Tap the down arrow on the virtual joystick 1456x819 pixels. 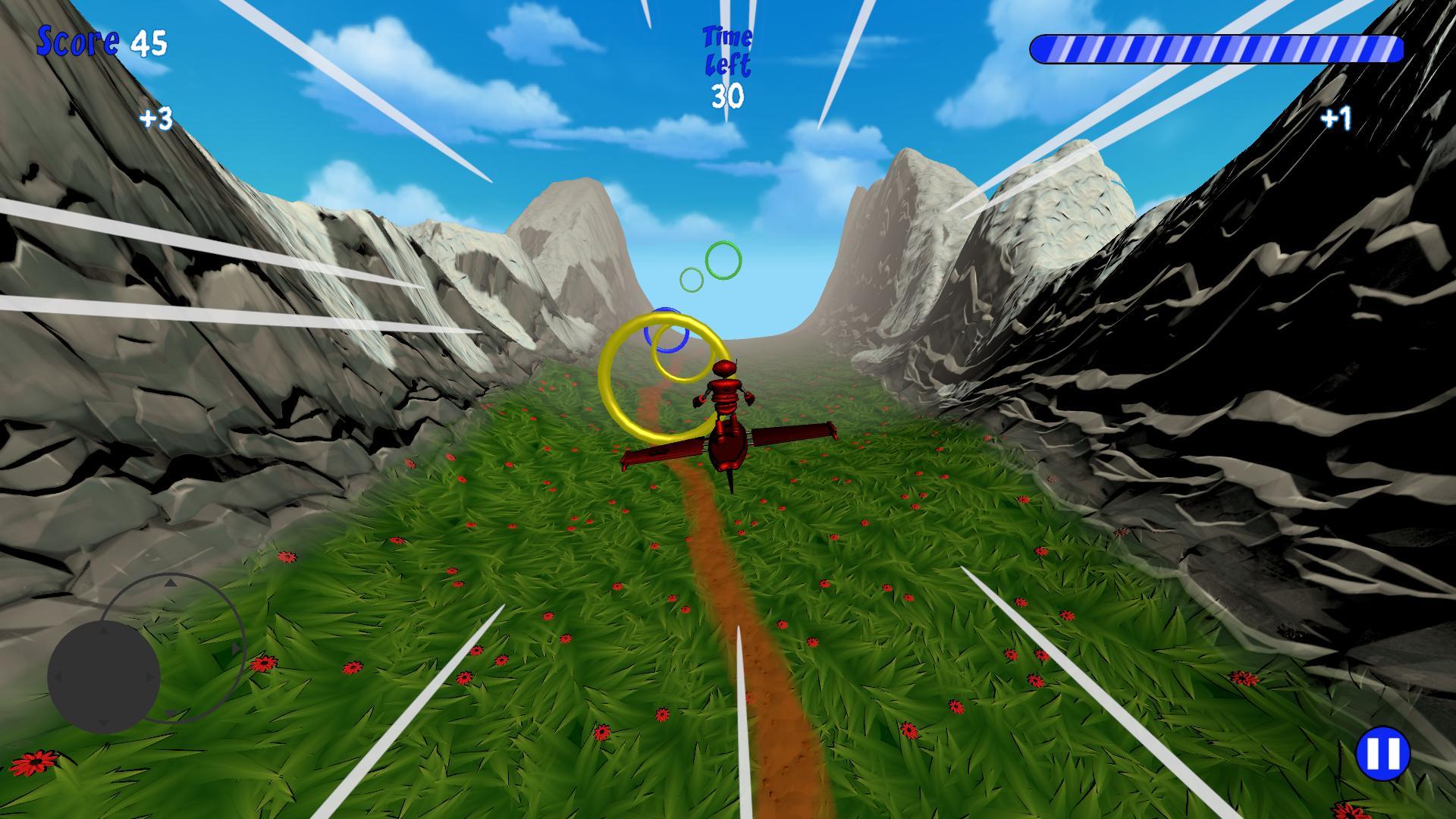click(x=102, y=723)
